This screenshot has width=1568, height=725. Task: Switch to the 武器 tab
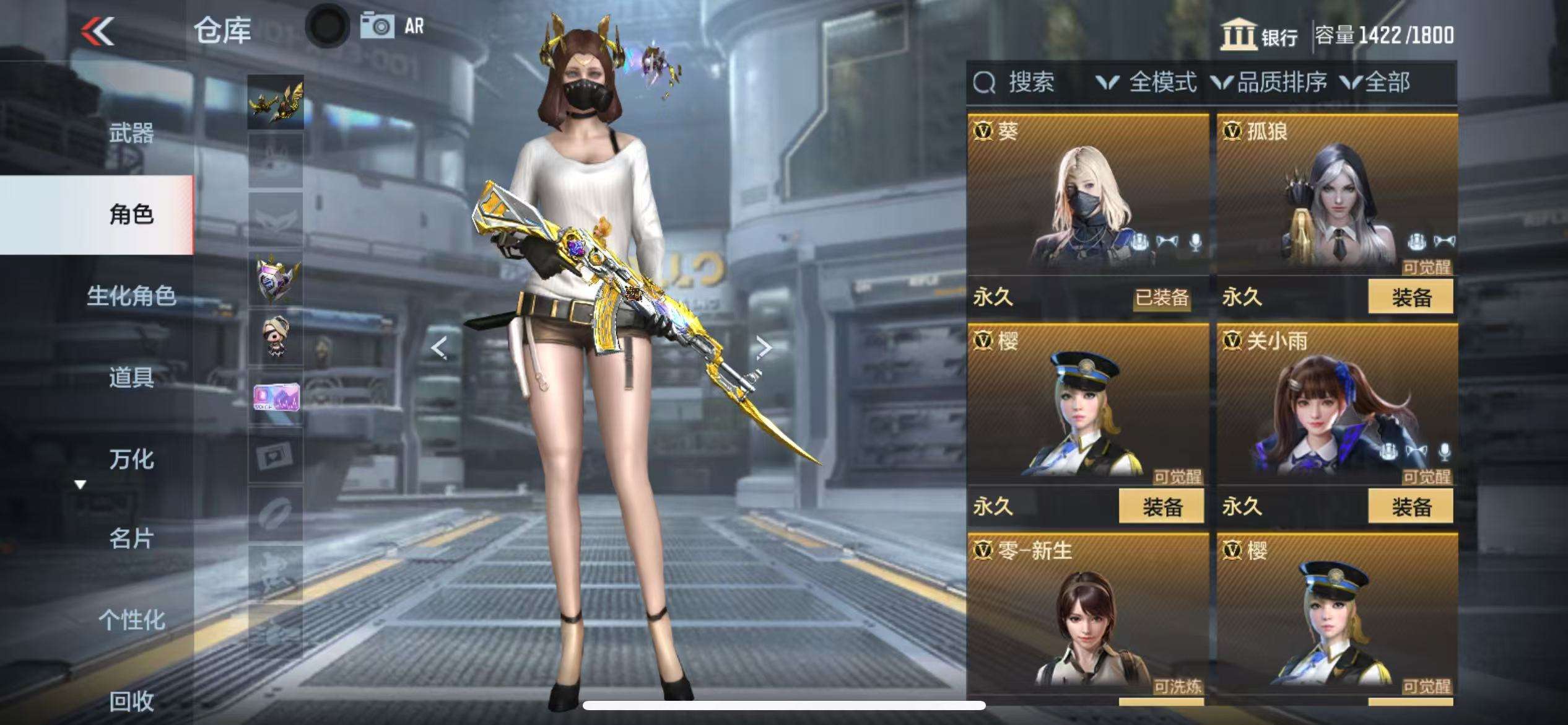coord(131,133)
